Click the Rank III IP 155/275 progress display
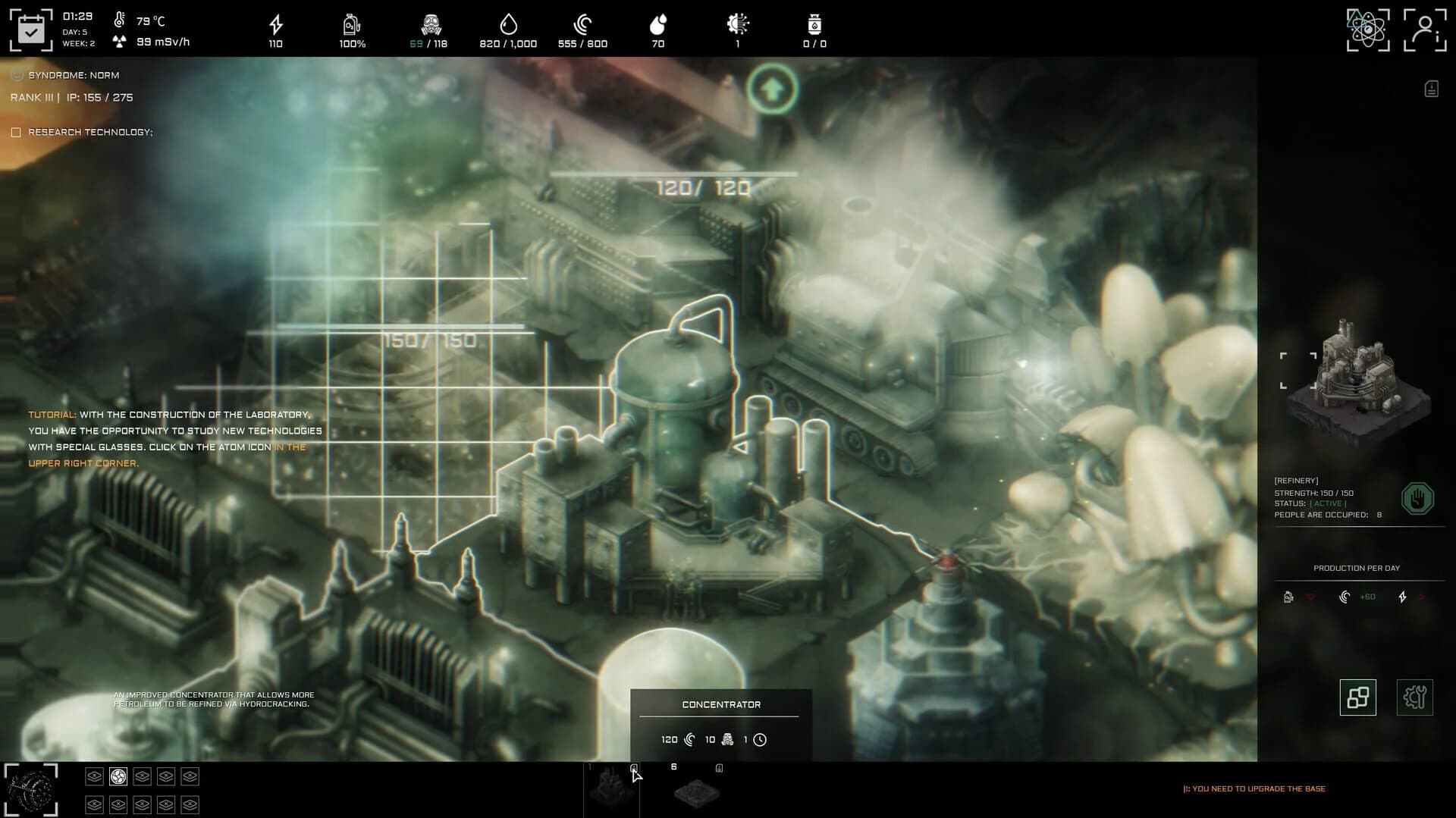Viewport: 1456px width, 818px height. pos(71,97)
